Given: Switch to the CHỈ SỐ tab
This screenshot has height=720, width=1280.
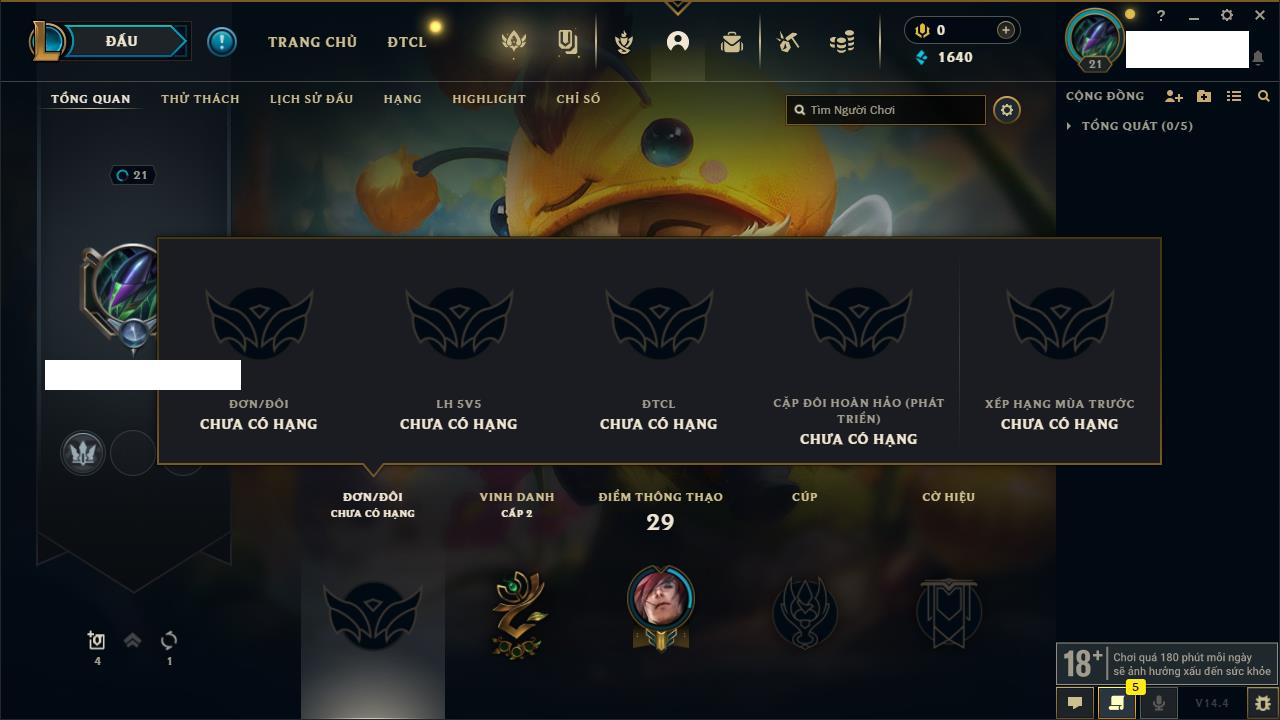Looking at the screenshot, I should tap(578, 99).
